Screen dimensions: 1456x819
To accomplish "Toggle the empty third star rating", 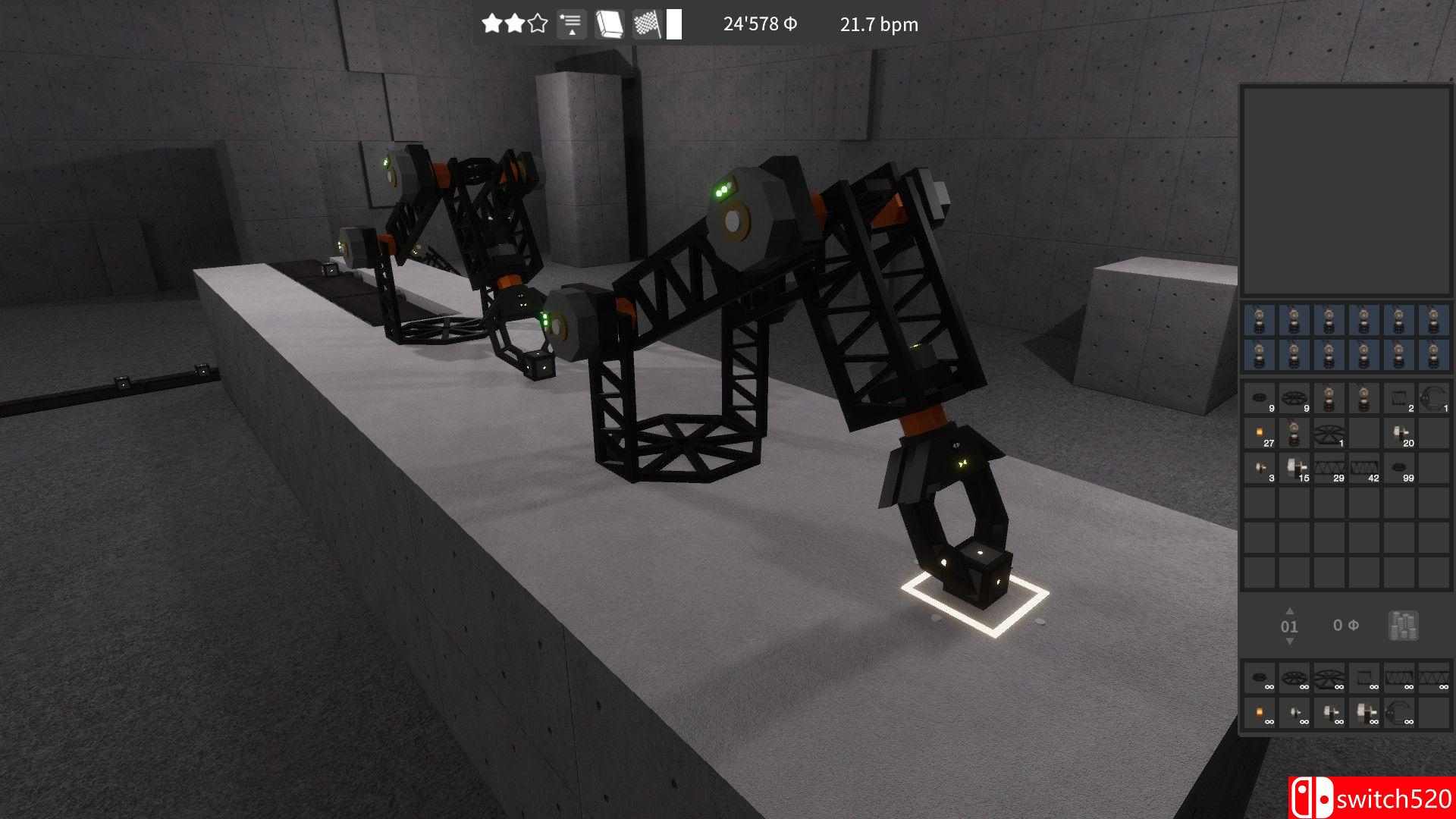I will point(538,24).
